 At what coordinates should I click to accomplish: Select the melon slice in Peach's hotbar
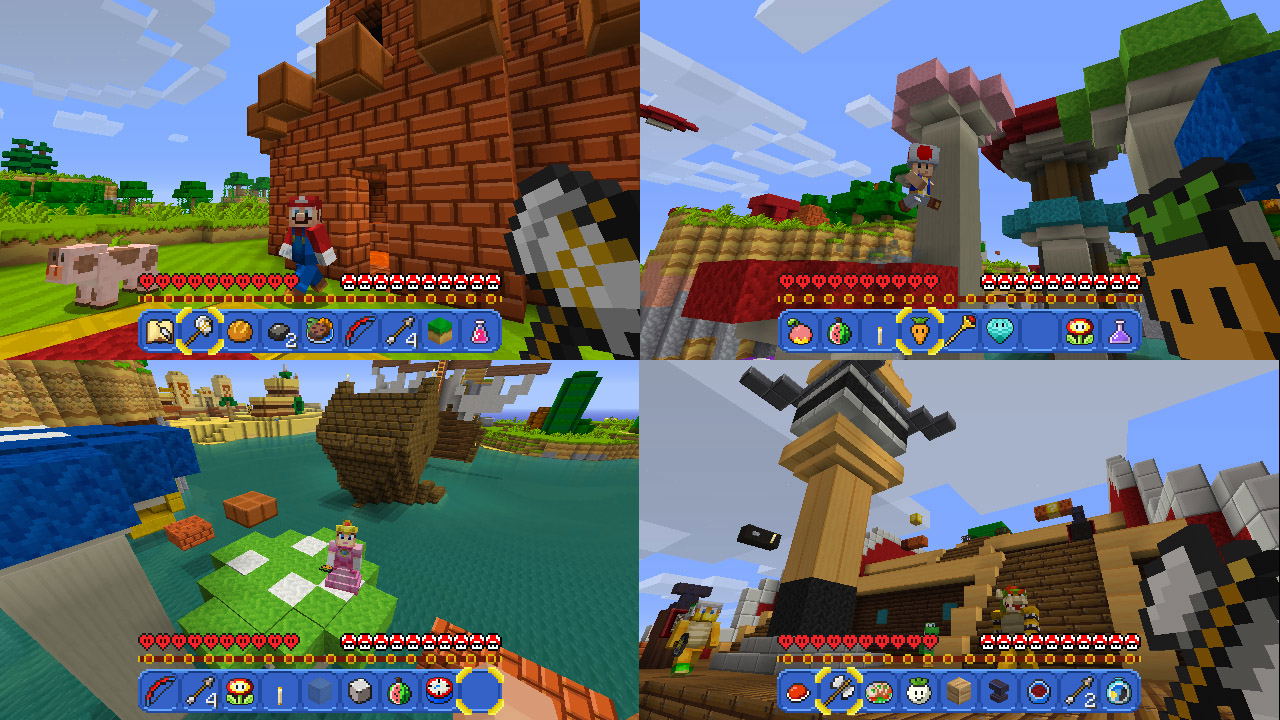[x=400, y=693]
